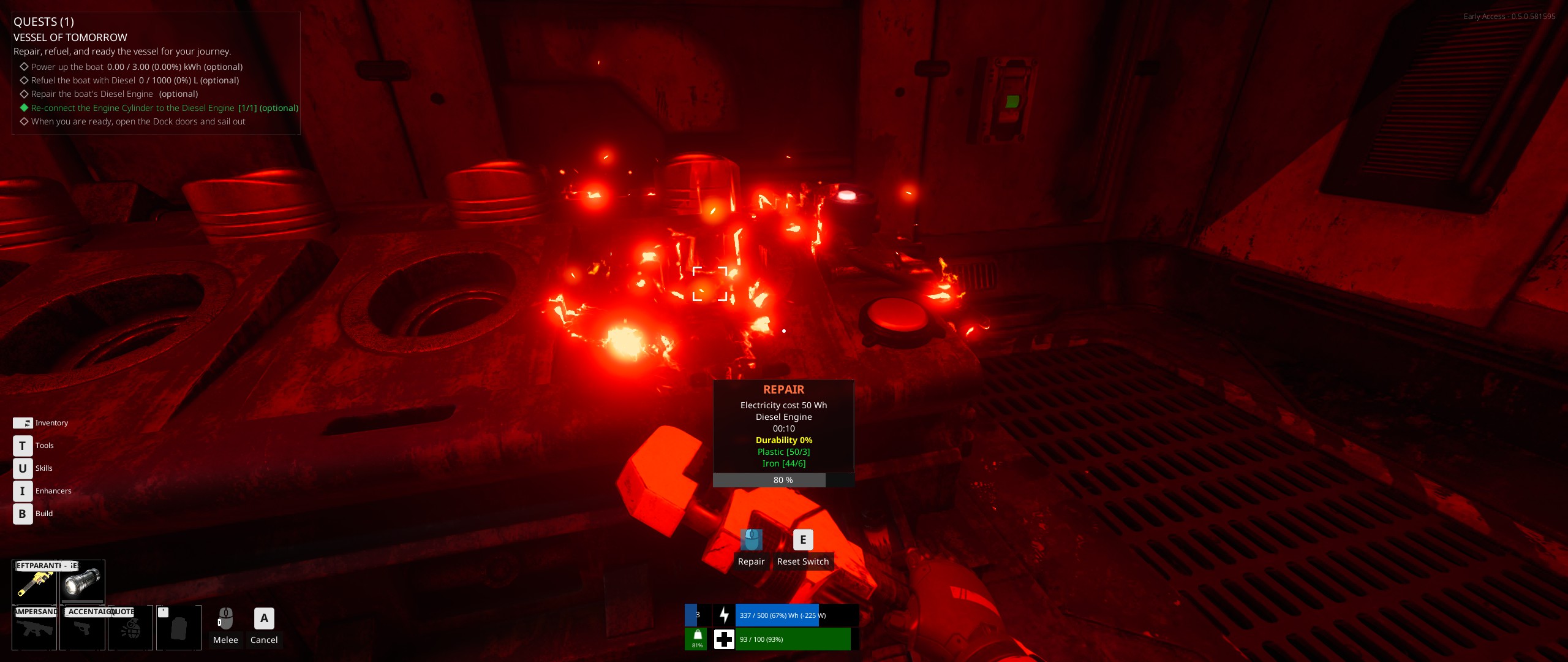Select the Refuel the boat with Diesel objective
Screen dimensions: 1568x662
click(x=135, y=80)
